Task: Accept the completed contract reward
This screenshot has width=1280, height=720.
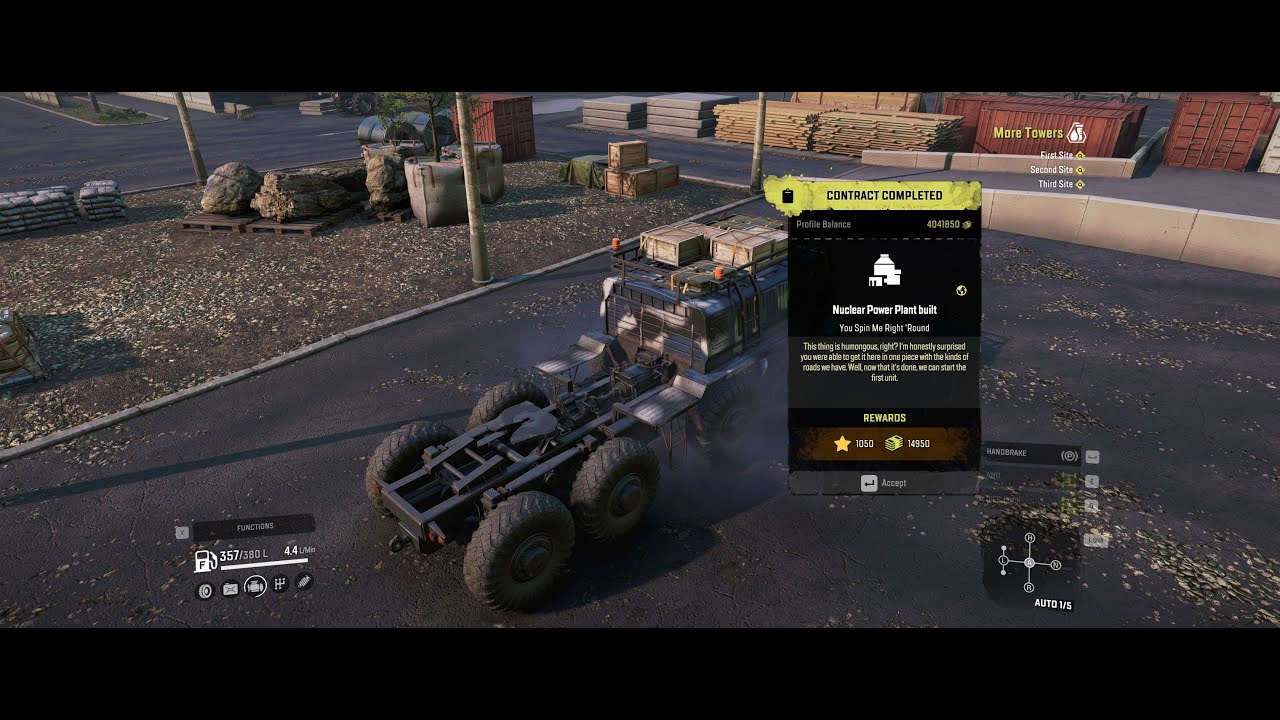Action: [884, 483]
